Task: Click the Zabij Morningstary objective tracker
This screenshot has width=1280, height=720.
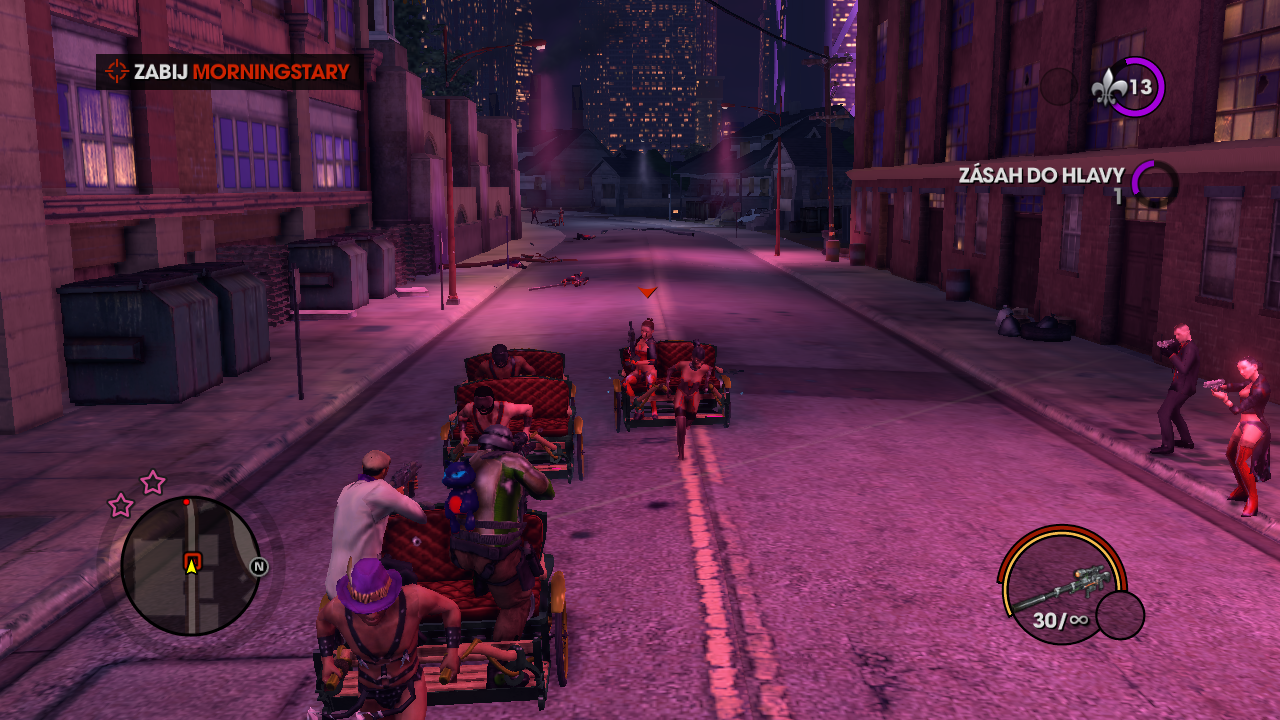Action: [229, 72]
